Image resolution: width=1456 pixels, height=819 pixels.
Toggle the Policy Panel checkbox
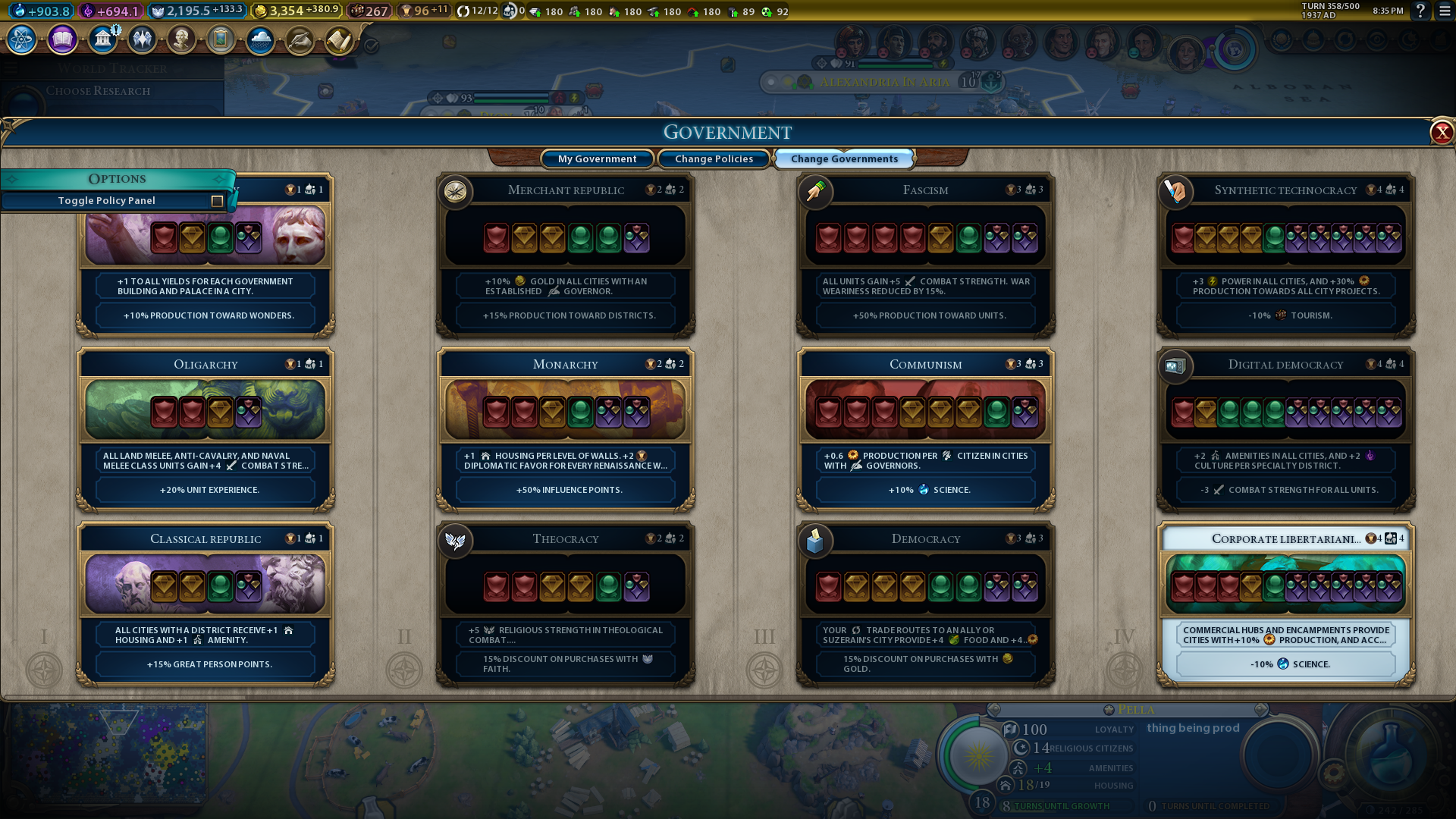point(217,201)
